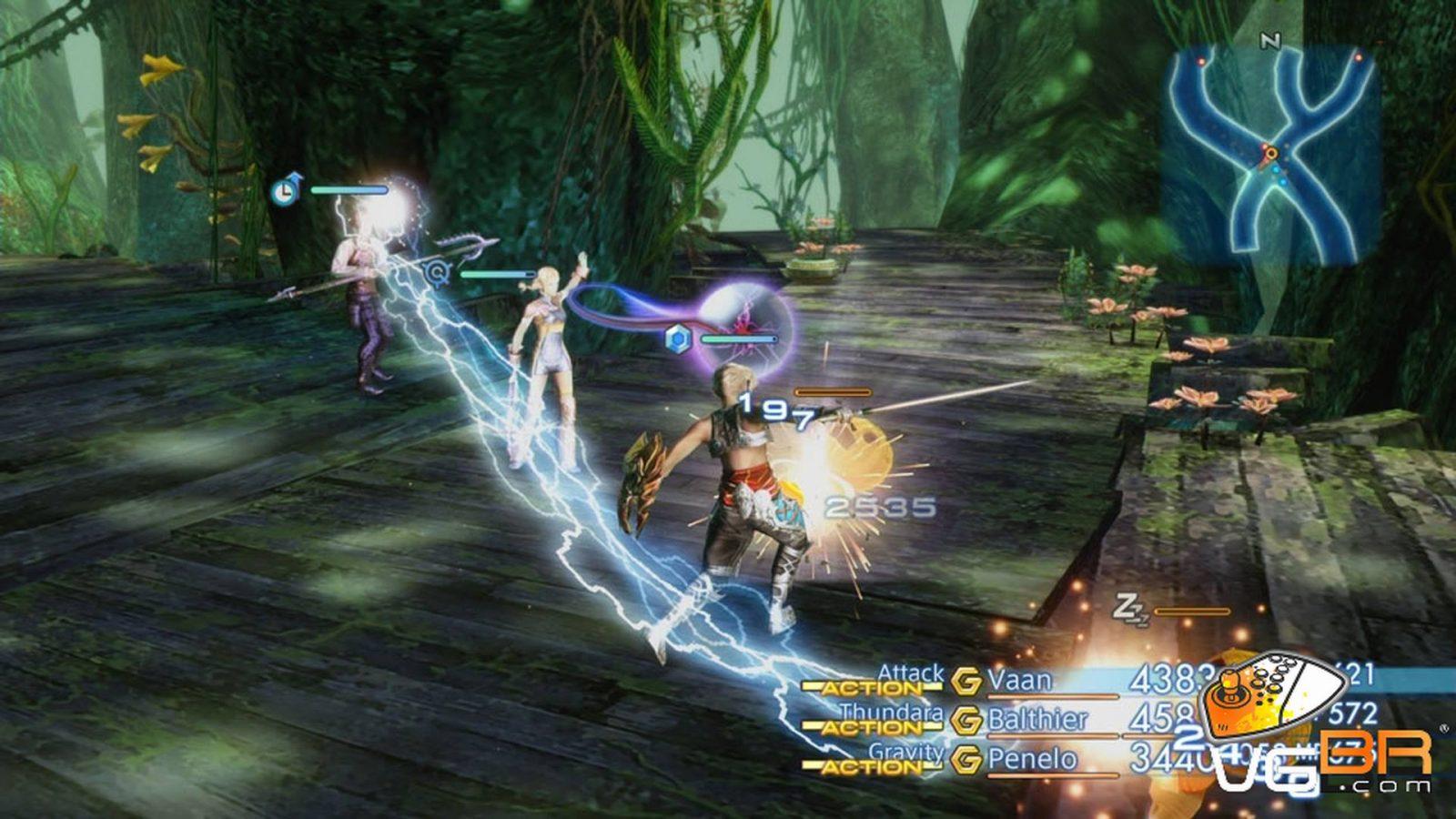
Task: Select Balthier in the party list
Action: 1037,720
